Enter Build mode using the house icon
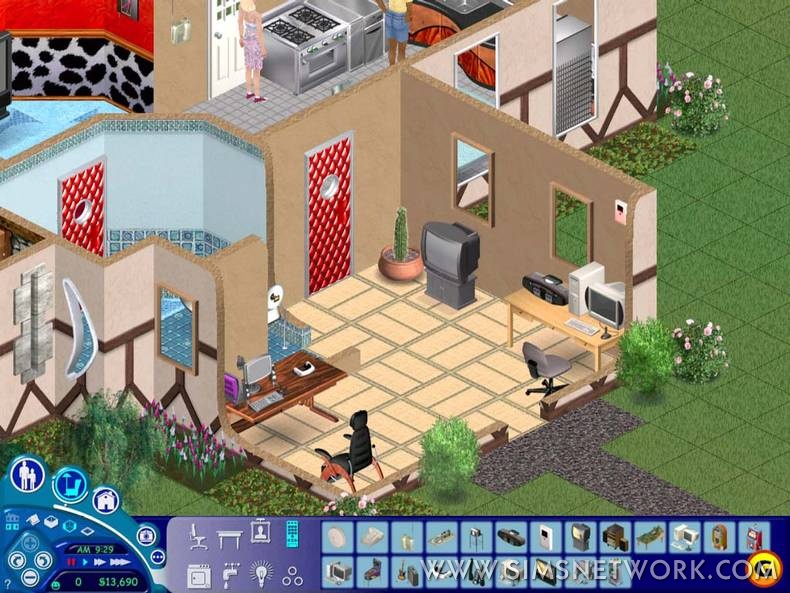Viewport: 790px width, 593px height. (x=106, y=500)
